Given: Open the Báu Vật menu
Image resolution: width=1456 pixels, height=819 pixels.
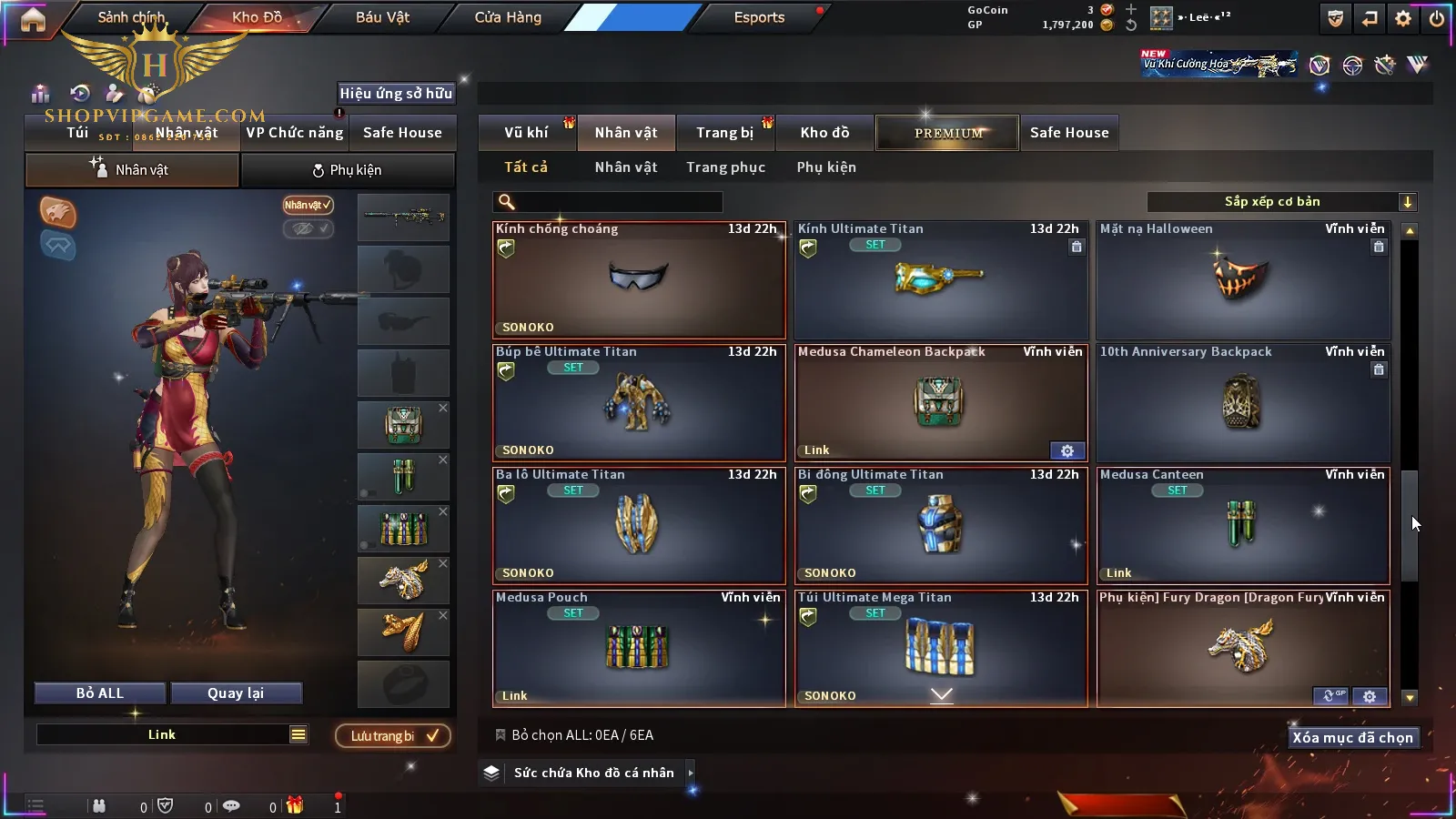Looking at the screenshot, I should point(382,17).
